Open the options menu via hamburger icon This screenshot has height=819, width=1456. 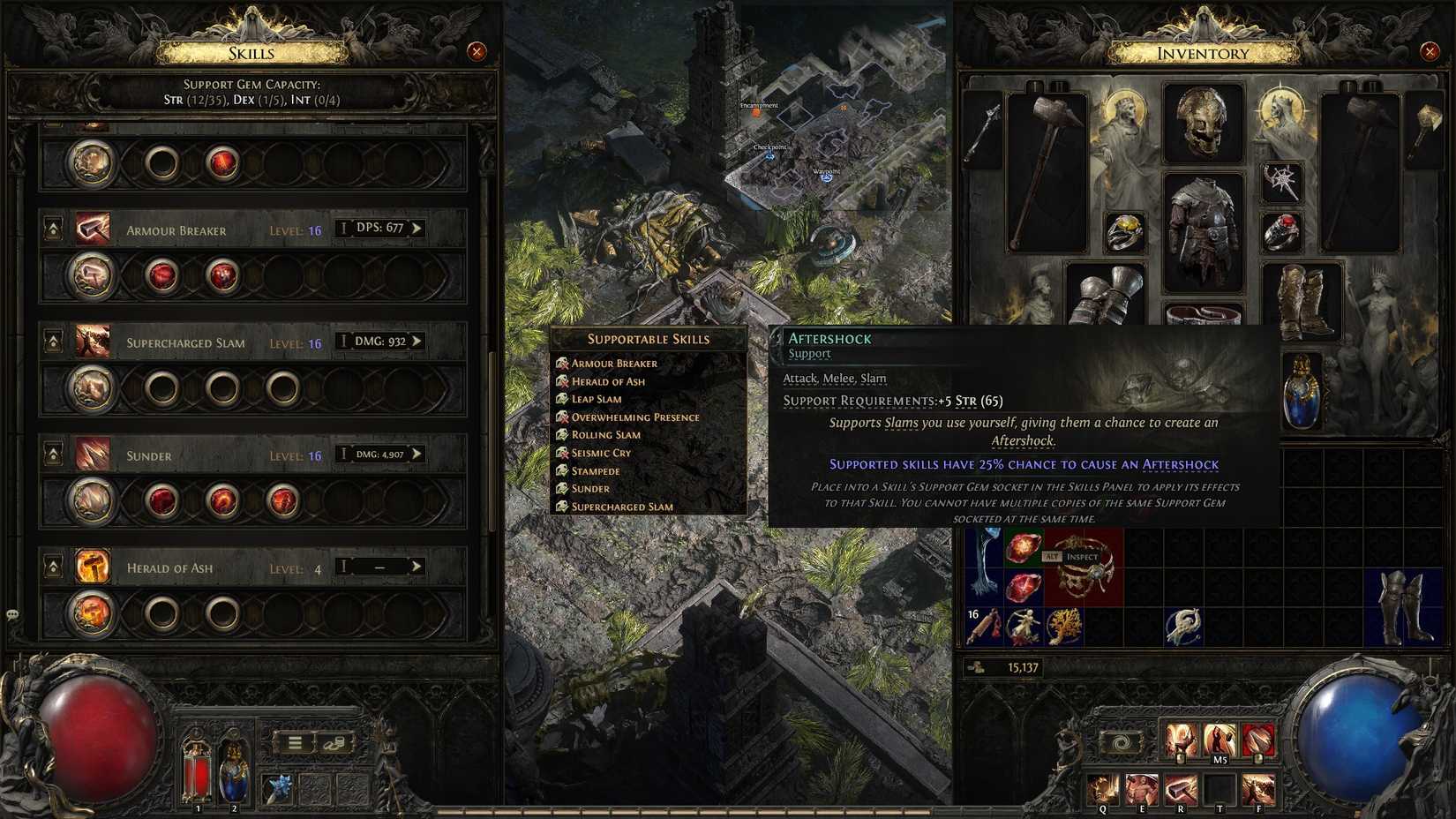pyautogui.click(x=294, y=742)
